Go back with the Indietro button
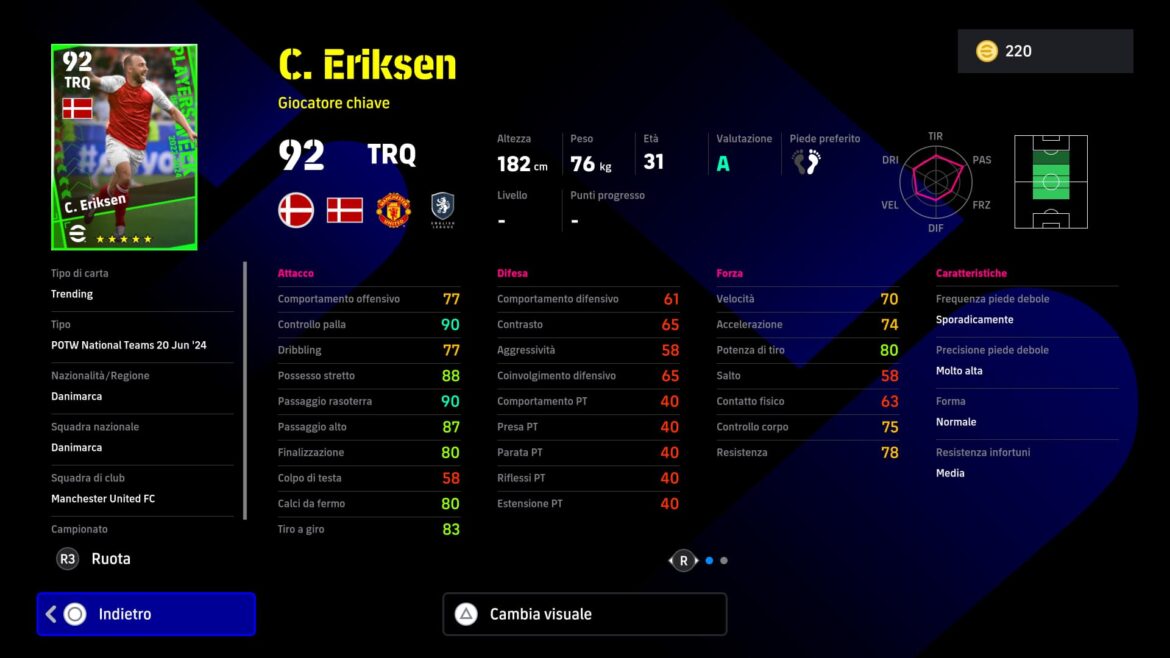 tap(146, 614)
